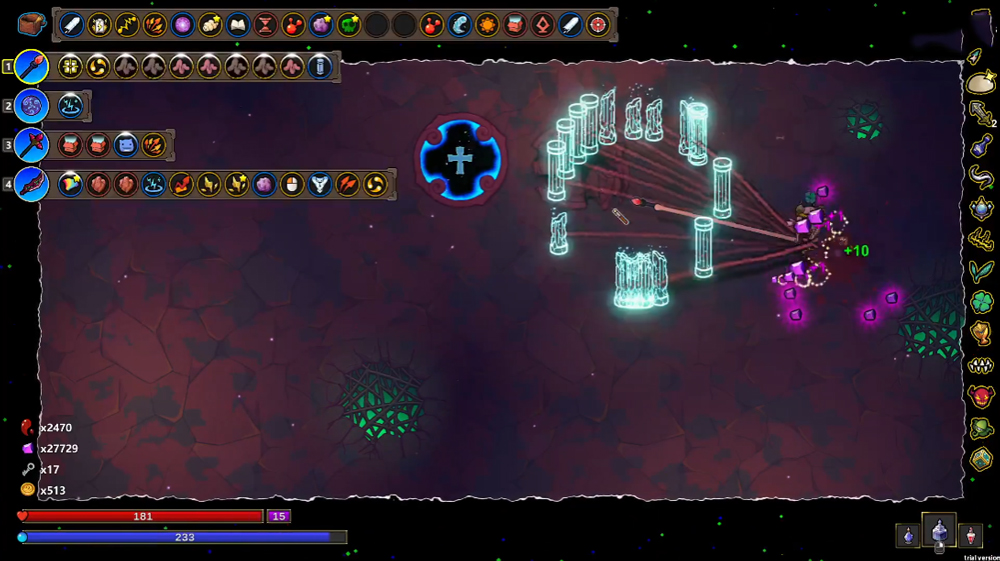Click the computer mouse spell on wand 4
The height and width of the screenshot is (561, 1000).
coord(292,185)
